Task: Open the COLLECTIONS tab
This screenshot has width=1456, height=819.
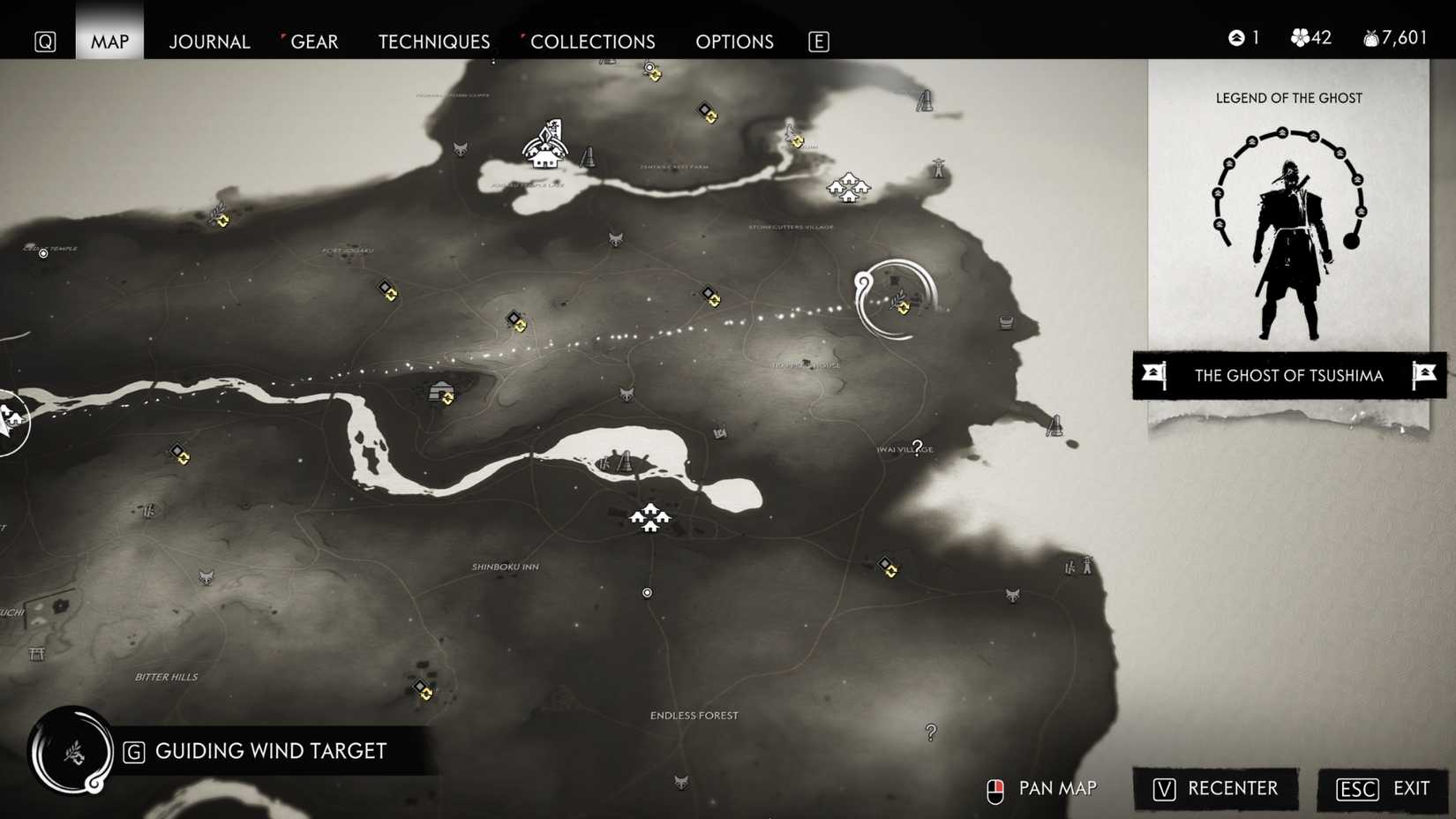Action: [x=592, y=41]
